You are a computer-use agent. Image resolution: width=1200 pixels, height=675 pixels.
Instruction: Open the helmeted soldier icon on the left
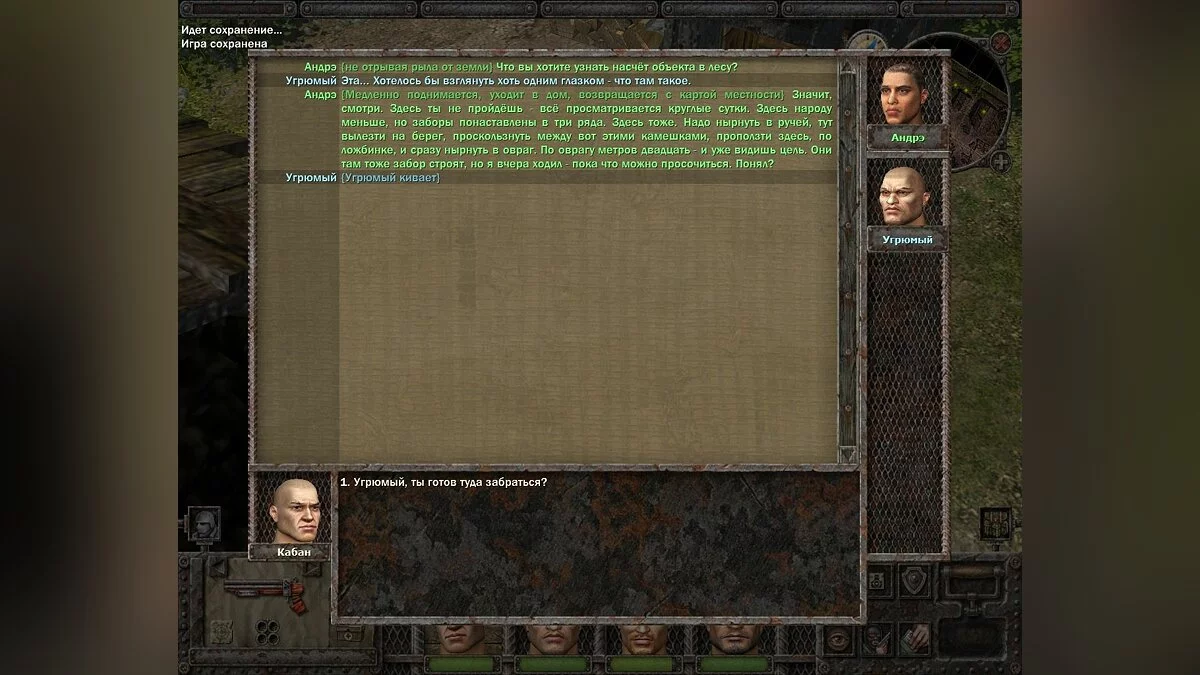pyautogui.click(x=204, y=523)
